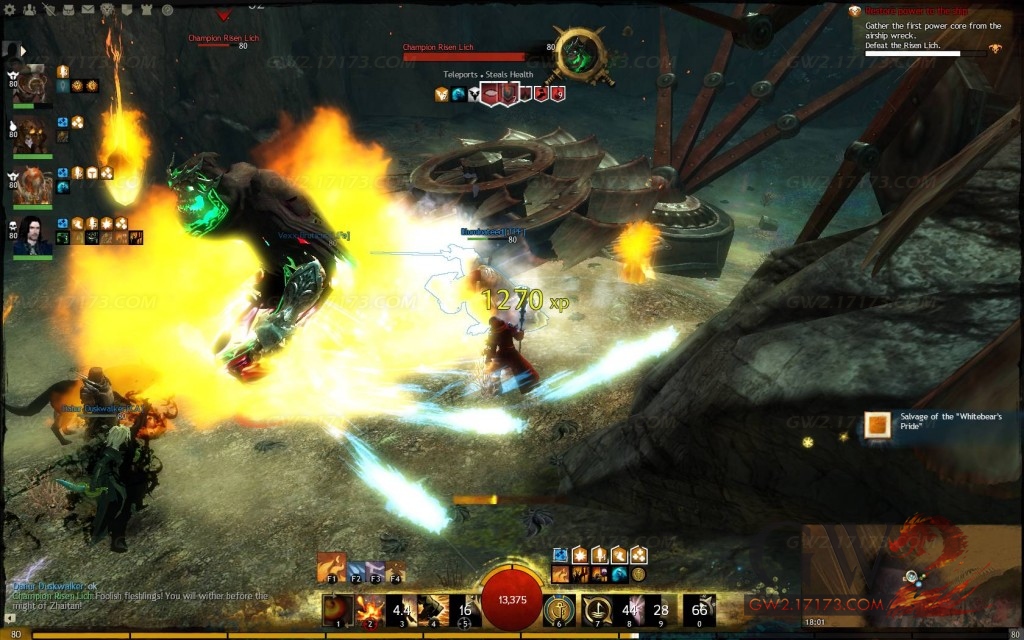Open the Black Lion trading post lion icon
The image size is (1024, 640).
[105, 10]
